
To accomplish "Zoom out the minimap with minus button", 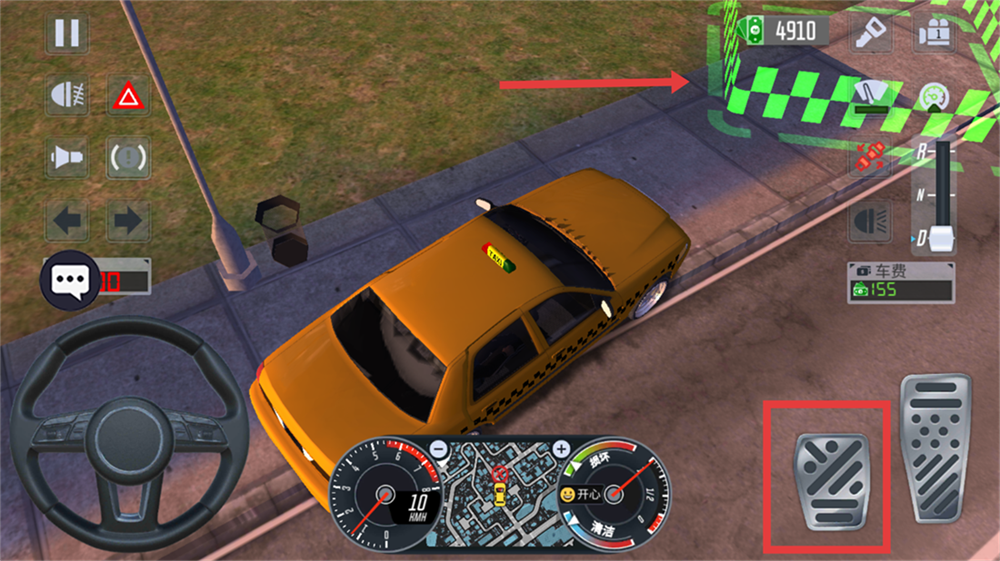I will [440, 450].
